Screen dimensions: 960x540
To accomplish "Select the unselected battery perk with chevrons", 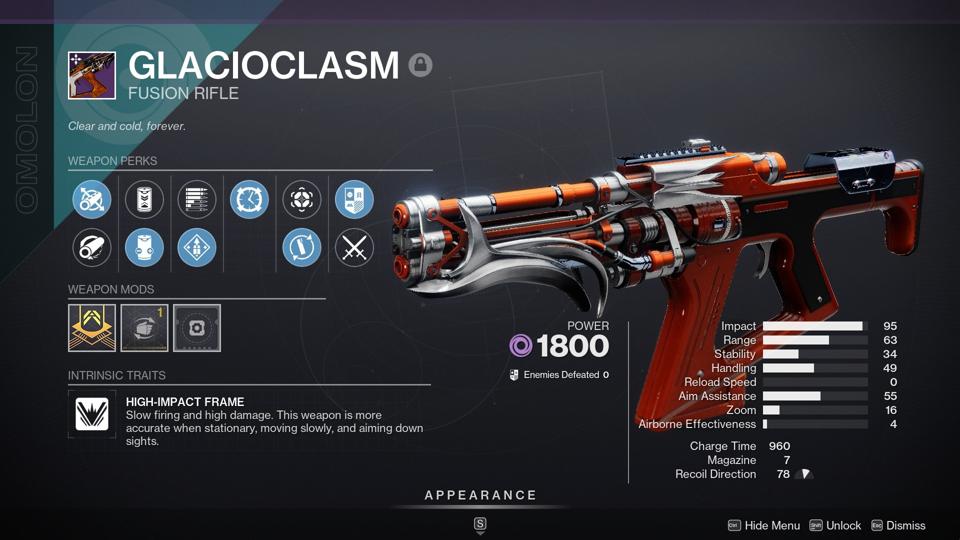I will click(144, 200).
